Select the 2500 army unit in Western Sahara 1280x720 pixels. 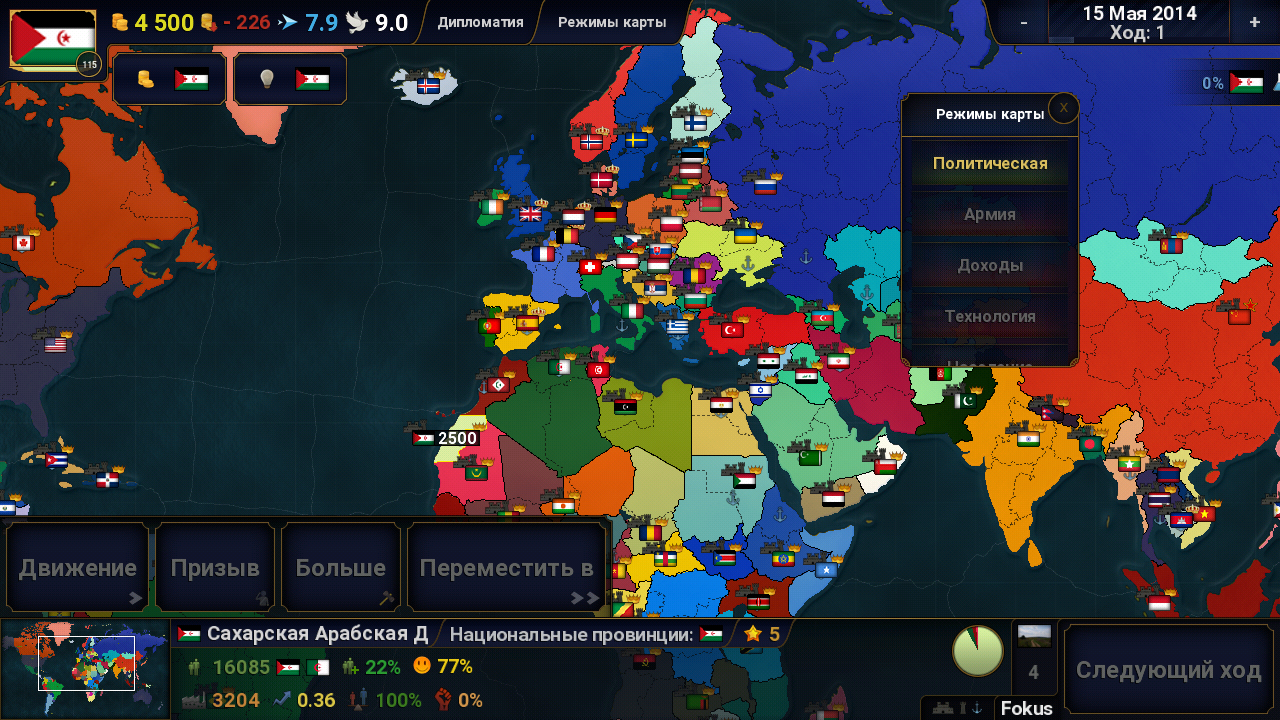click(x=446, y=438)
